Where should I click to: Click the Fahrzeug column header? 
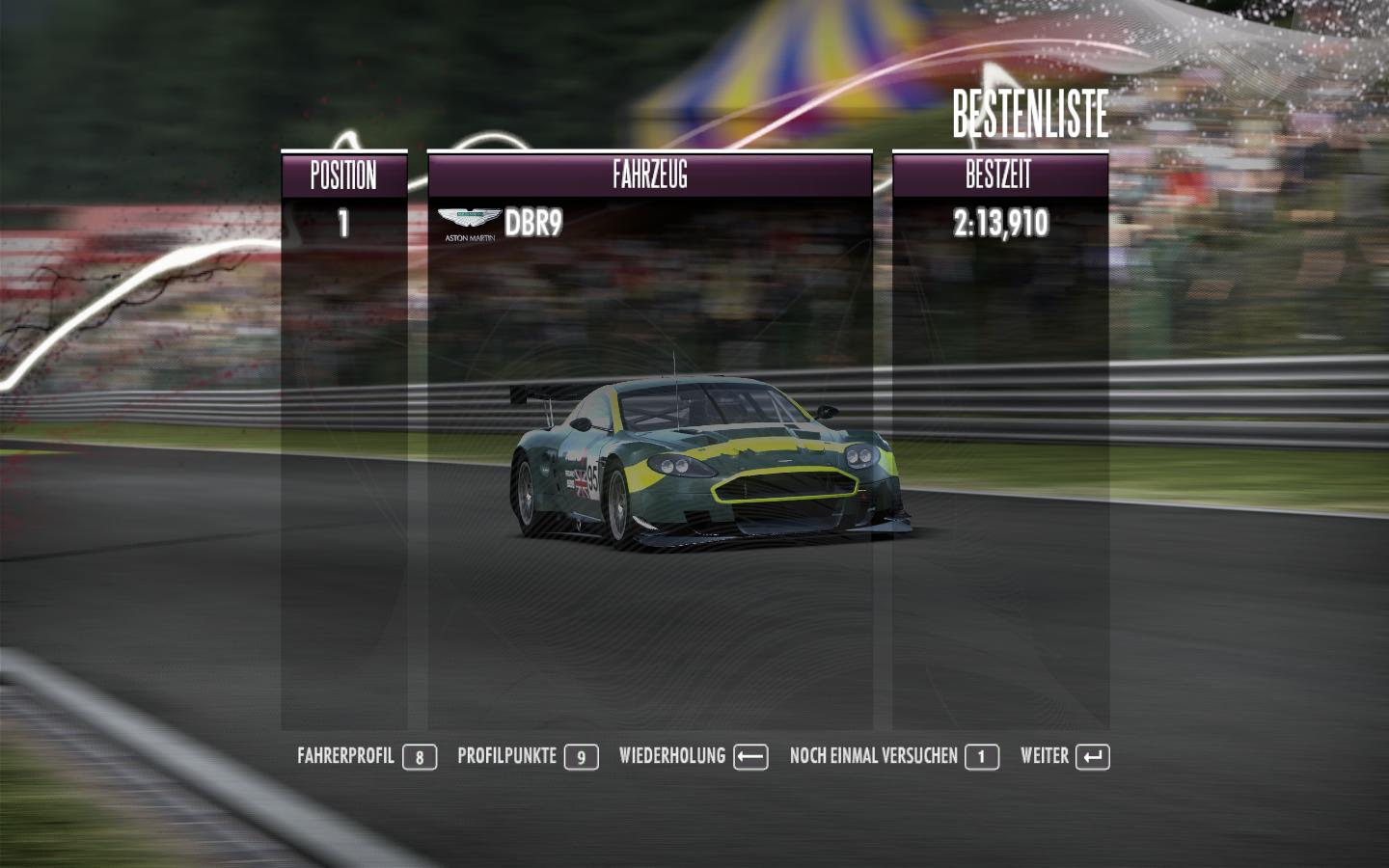coord(649,176)
